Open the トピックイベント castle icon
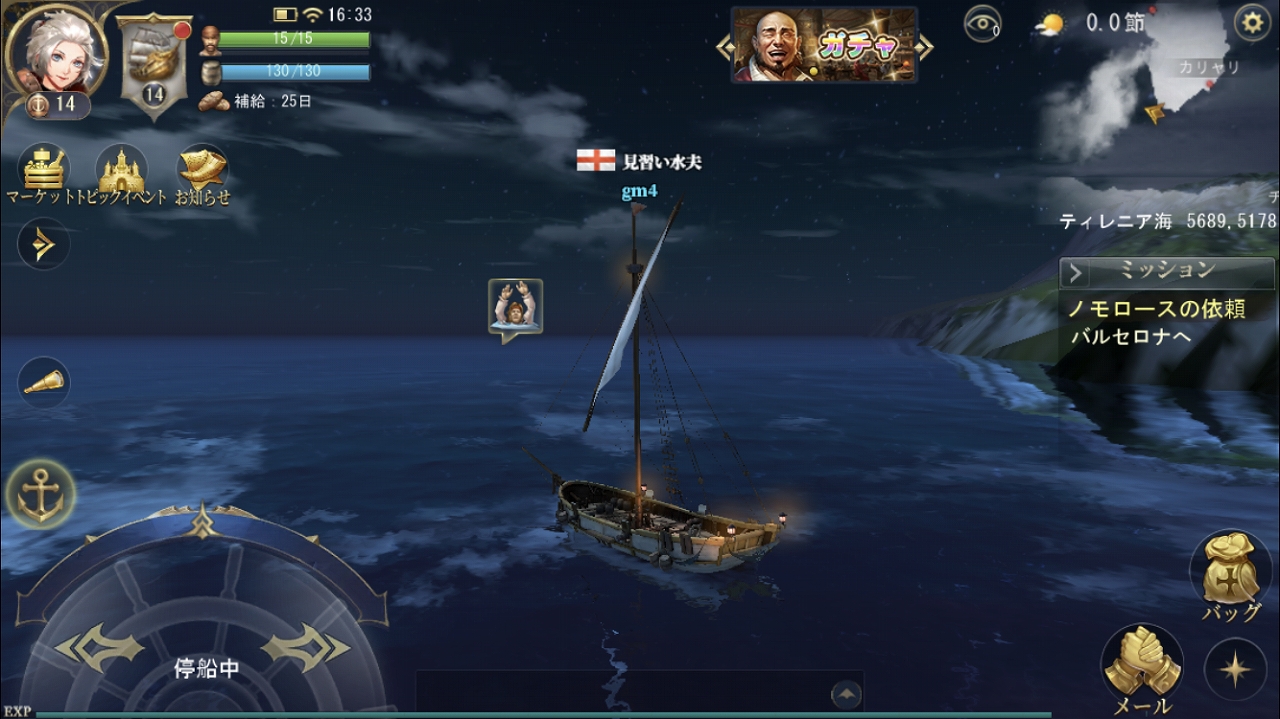 pos(122,170)
